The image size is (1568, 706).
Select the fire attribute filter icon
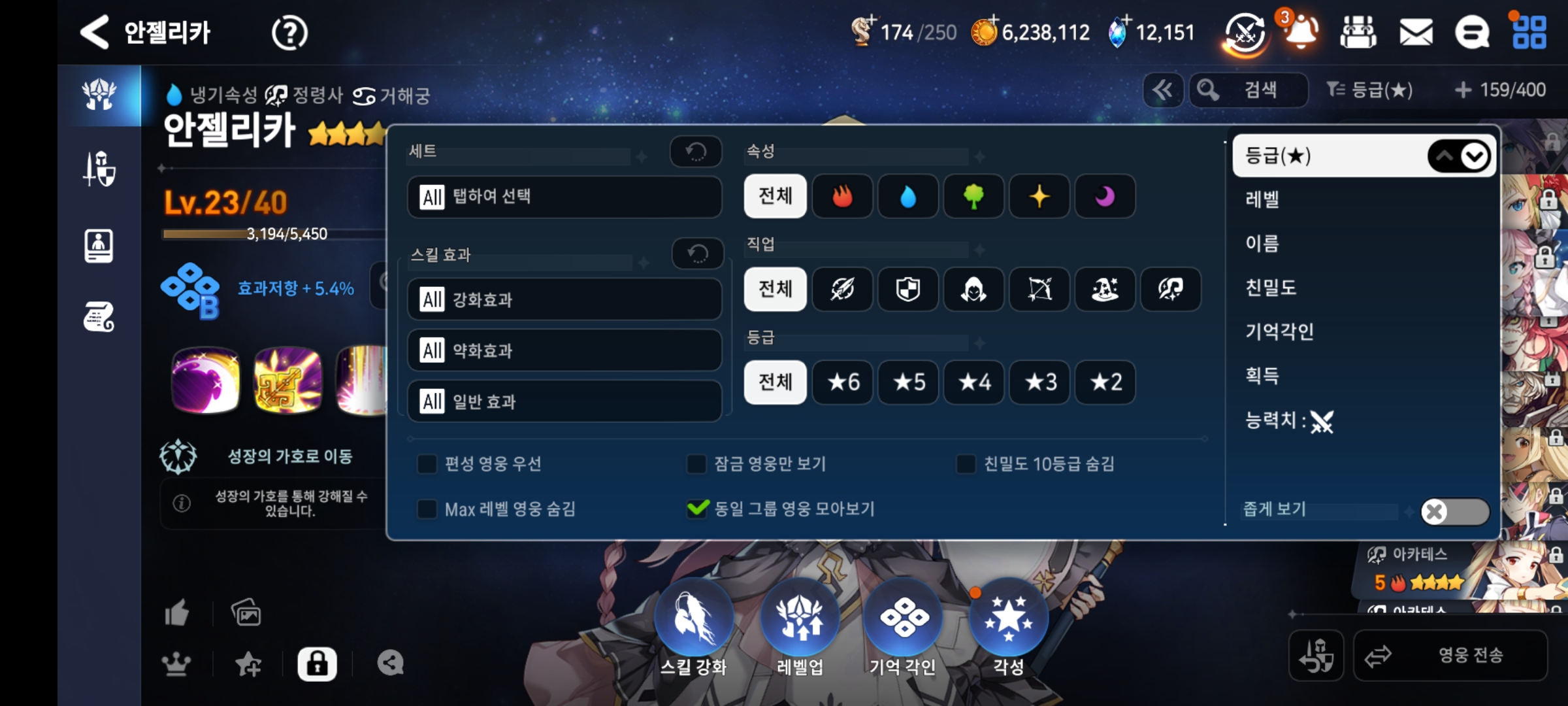(x=842, y=197)
